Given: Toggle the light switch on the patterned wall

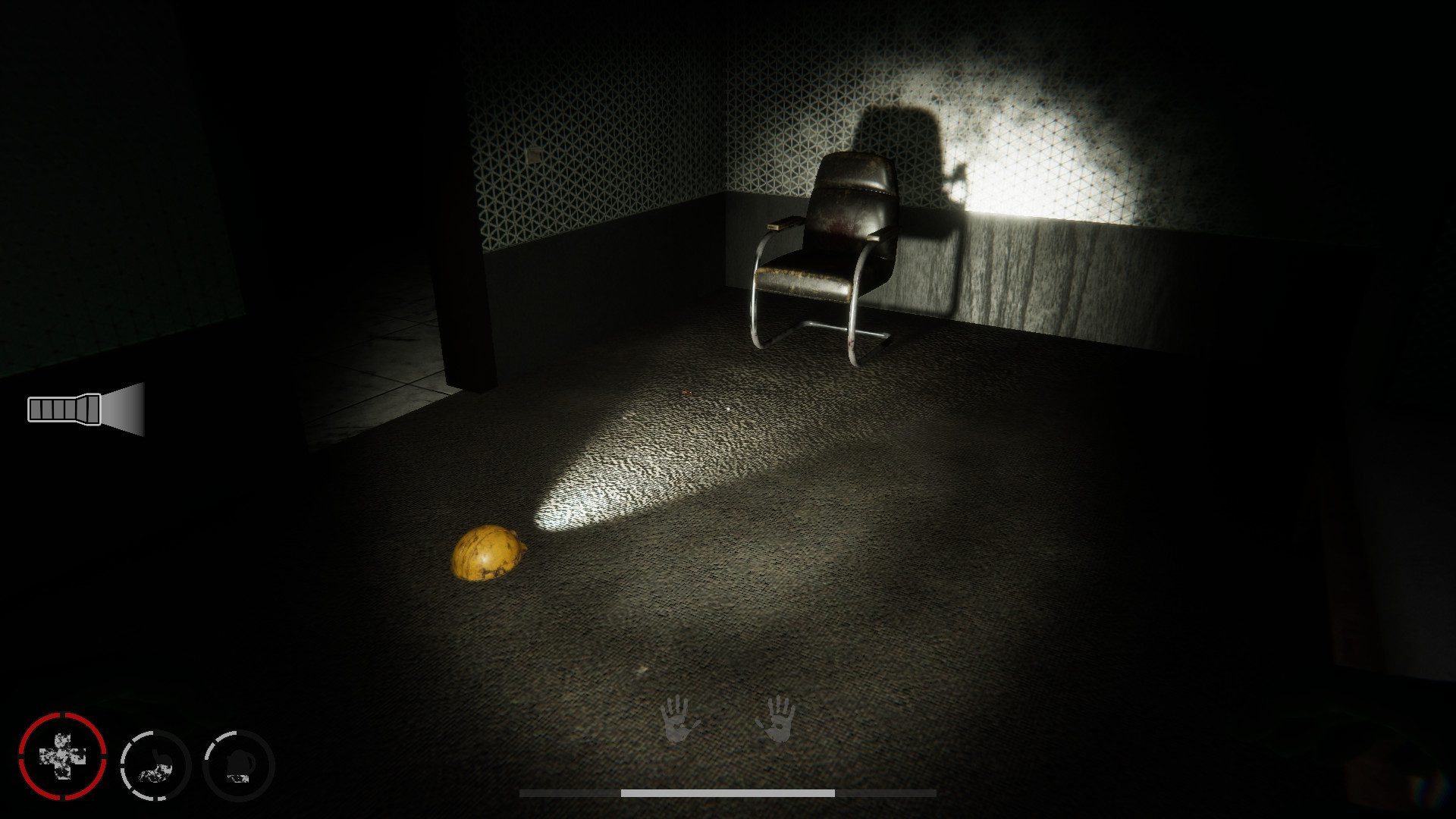Looking at the screenshot, I should (x=534, y=155).
